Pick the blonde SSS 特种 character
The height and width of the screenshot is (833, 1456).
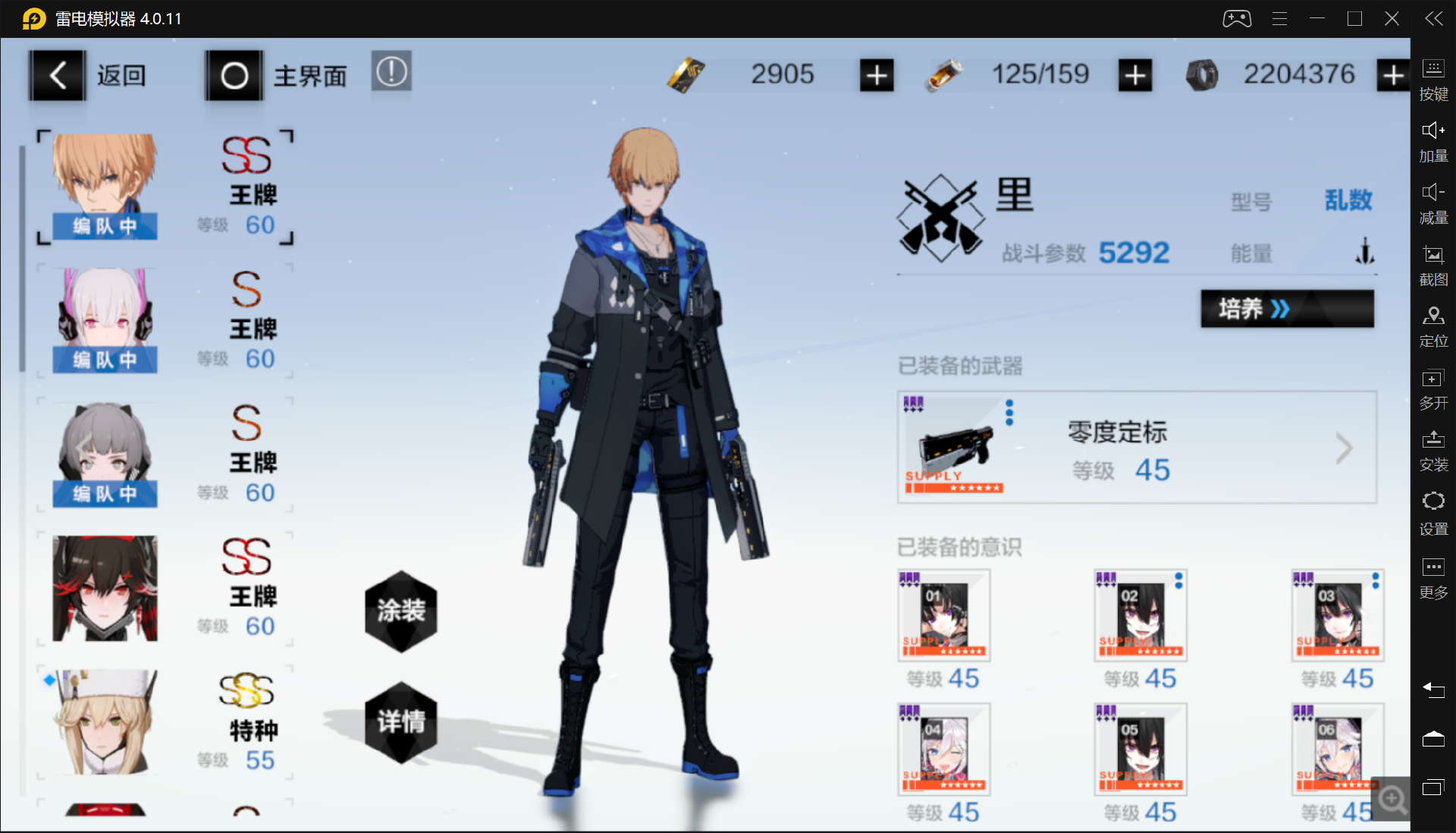click(x=105, y=722)
